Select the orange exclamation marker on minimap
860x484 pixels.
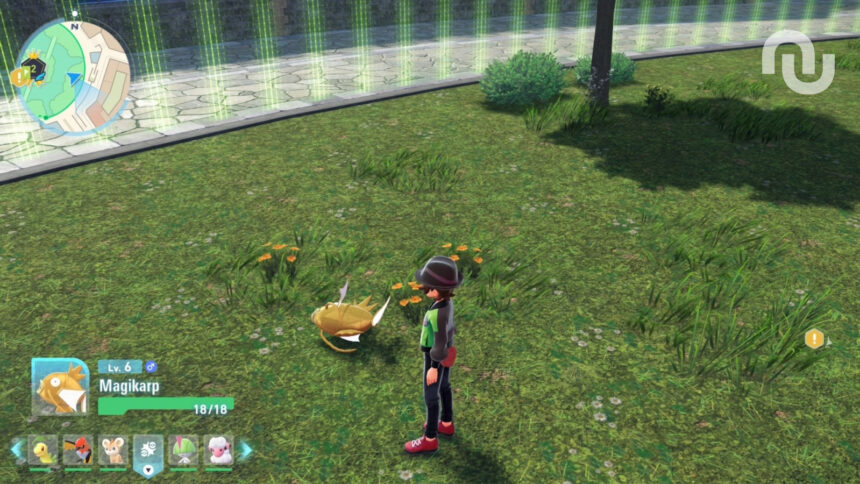17,75
